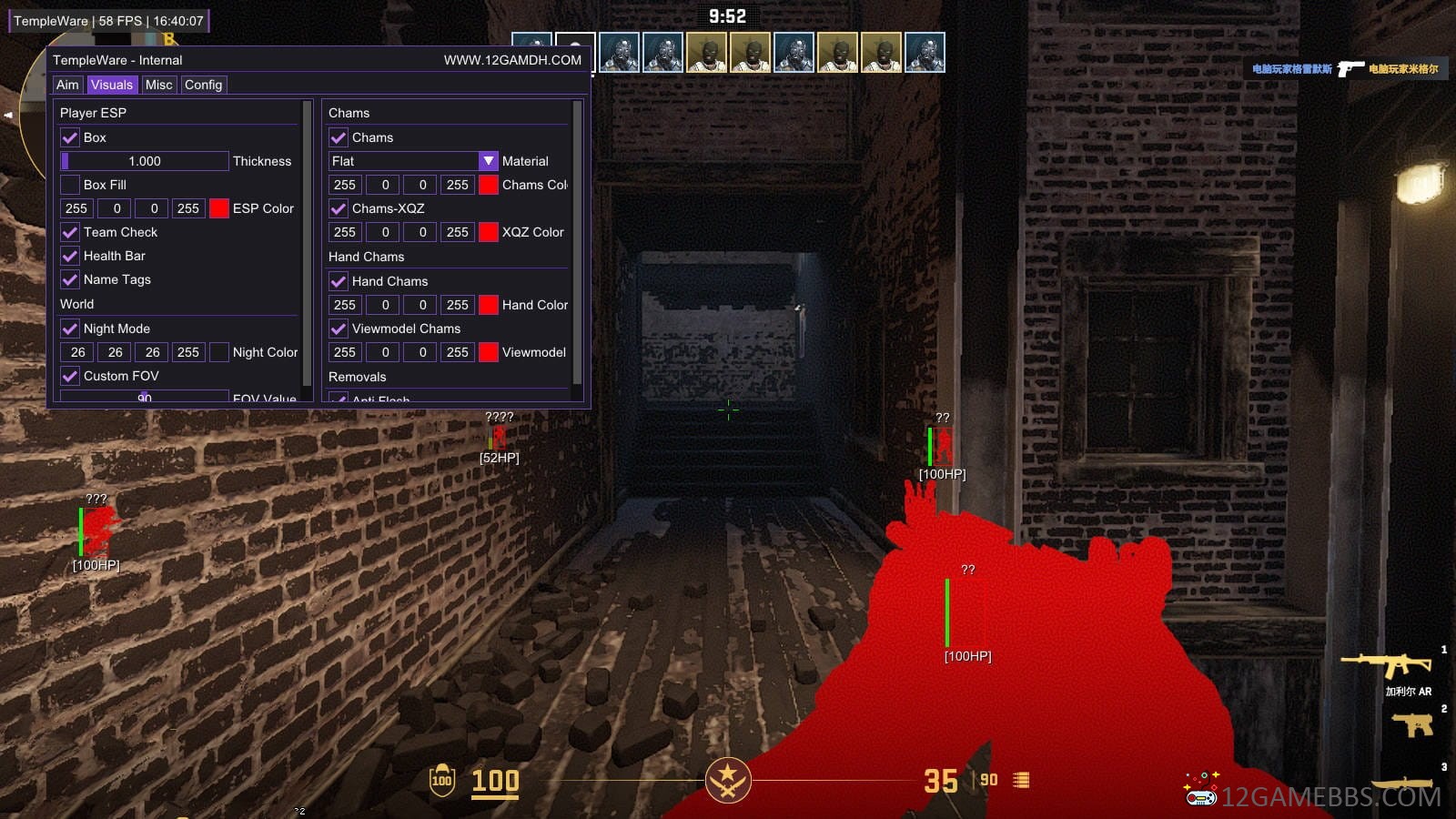Toggle the Chams-XQZ checkbox
The height and width of the screenshot is (819, 1456).
click(339, 208)
